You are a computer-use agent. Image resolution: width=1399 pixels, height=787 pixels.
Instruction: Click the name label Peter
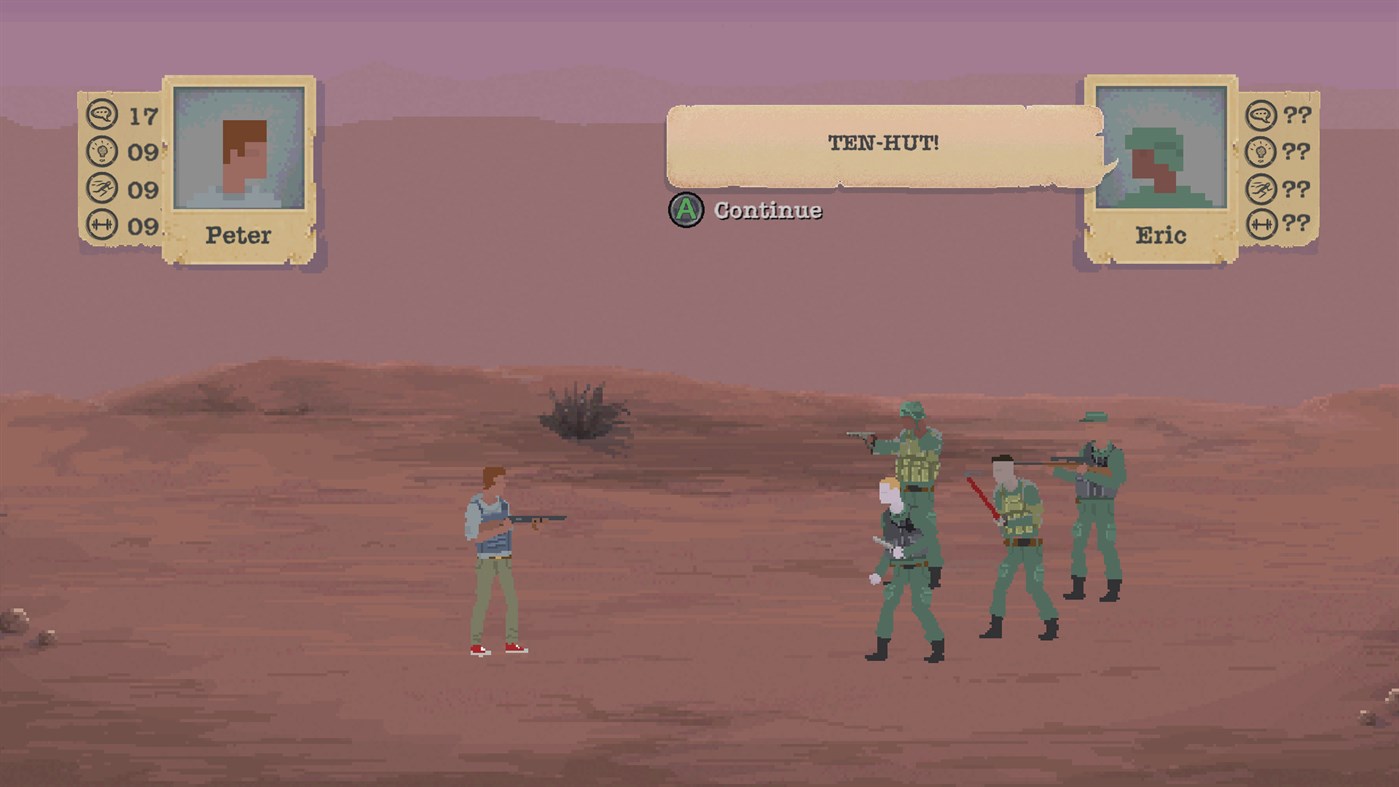(236, 236)
